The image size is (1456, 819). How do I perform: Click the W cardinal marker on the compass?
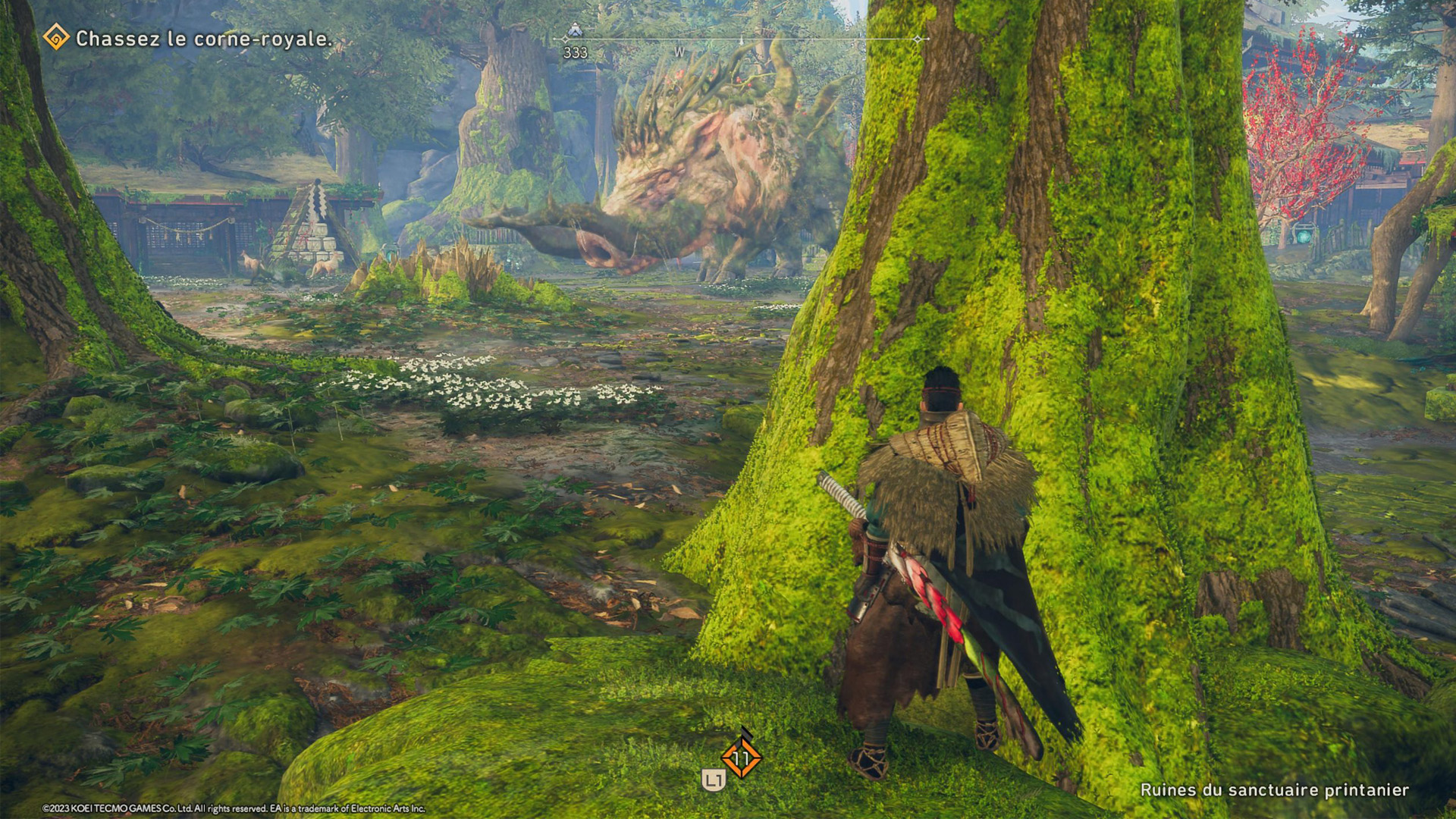tap(679, 52)
